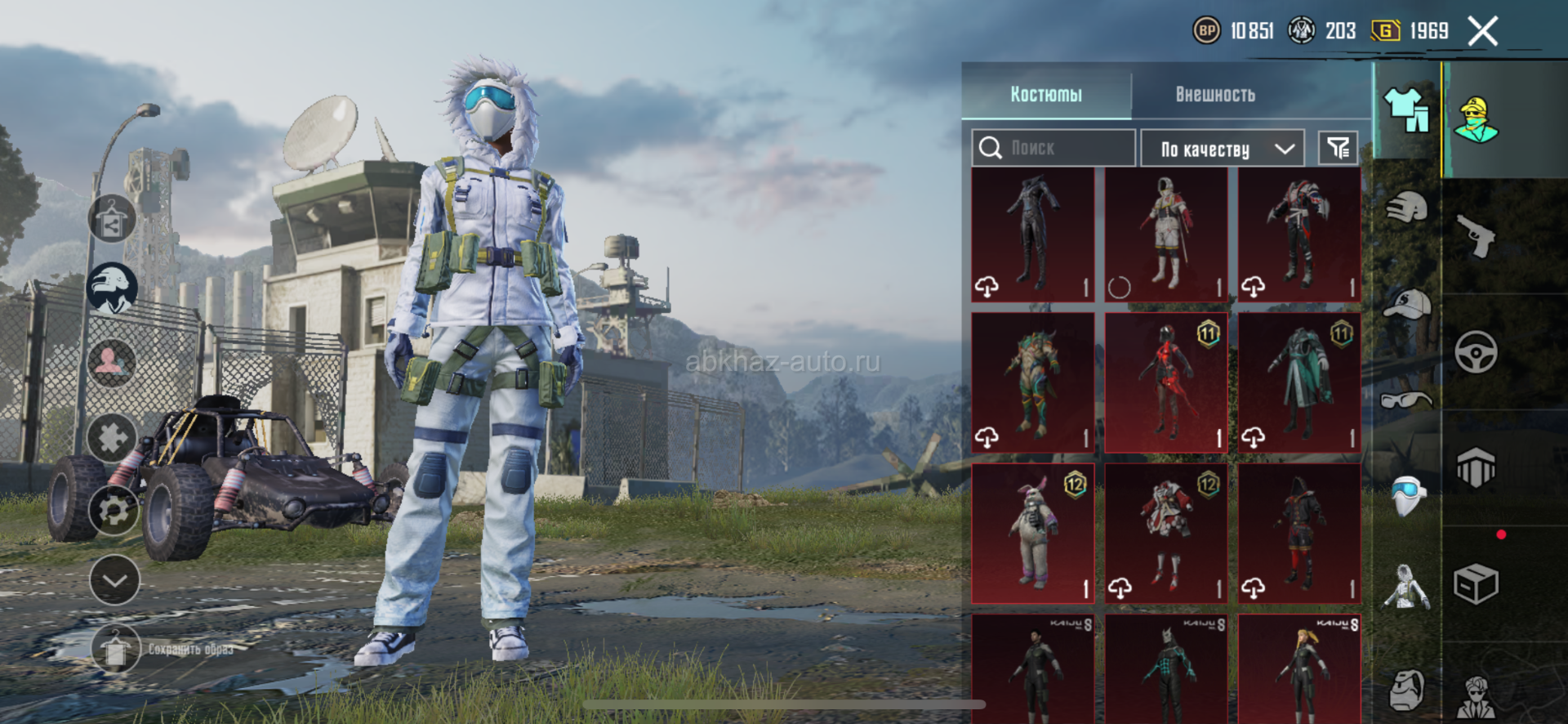Open the cap headwear category
The width and height of the screenshot is (1568, 724).
(1407, 304)
